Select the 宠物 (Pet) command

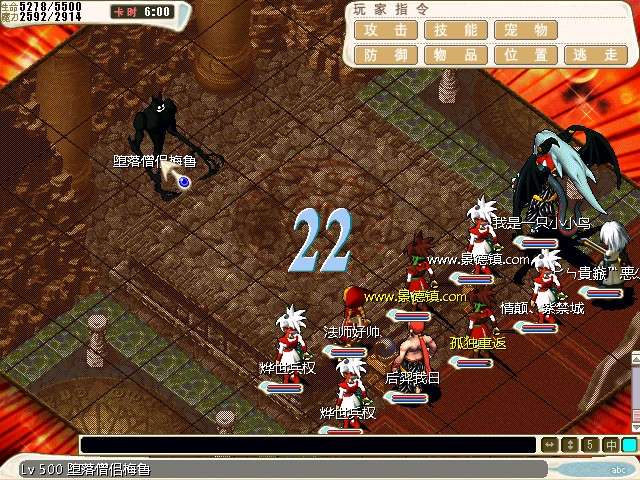pyautogui.click(x=526, y=30)
